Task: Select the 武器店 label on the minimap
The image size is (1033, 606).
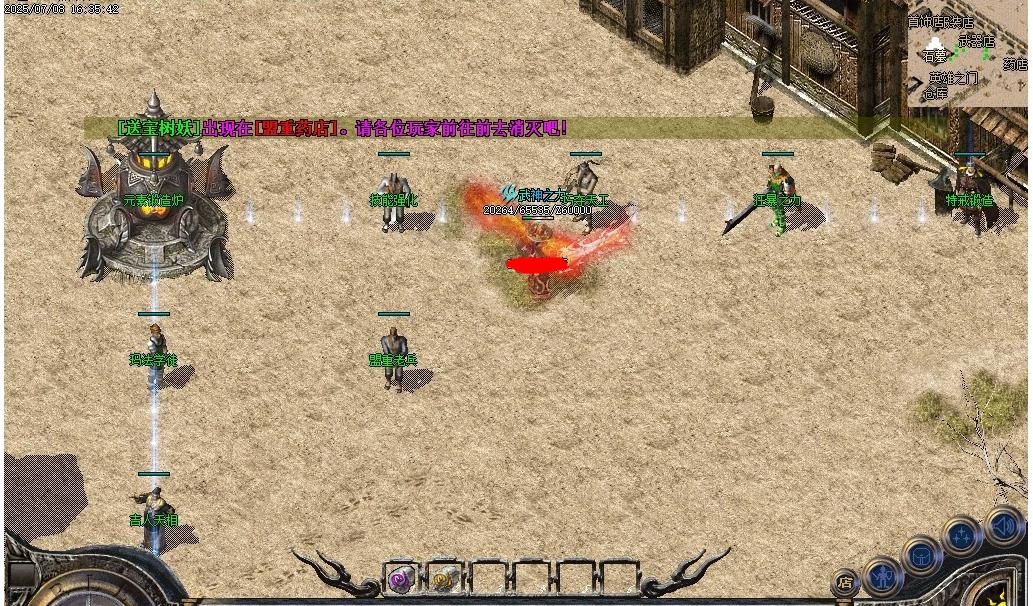Action: pos(976,41)
